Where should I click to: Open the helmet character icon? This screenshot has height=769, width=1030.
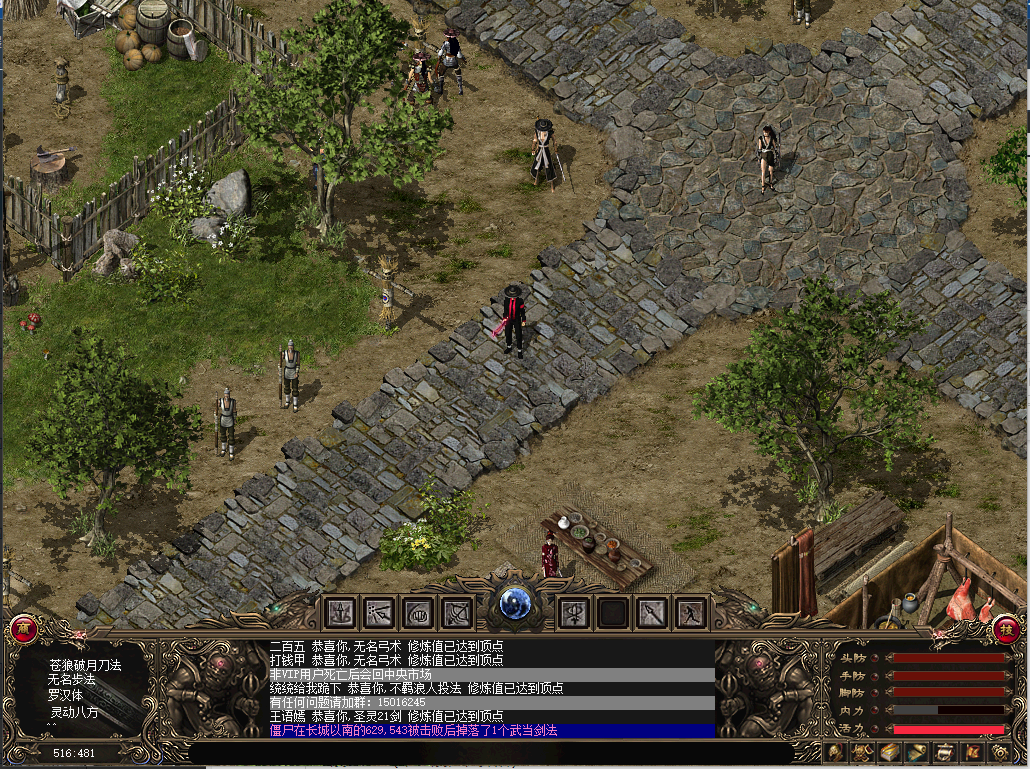pyautogui.click(x=834, y=752)
